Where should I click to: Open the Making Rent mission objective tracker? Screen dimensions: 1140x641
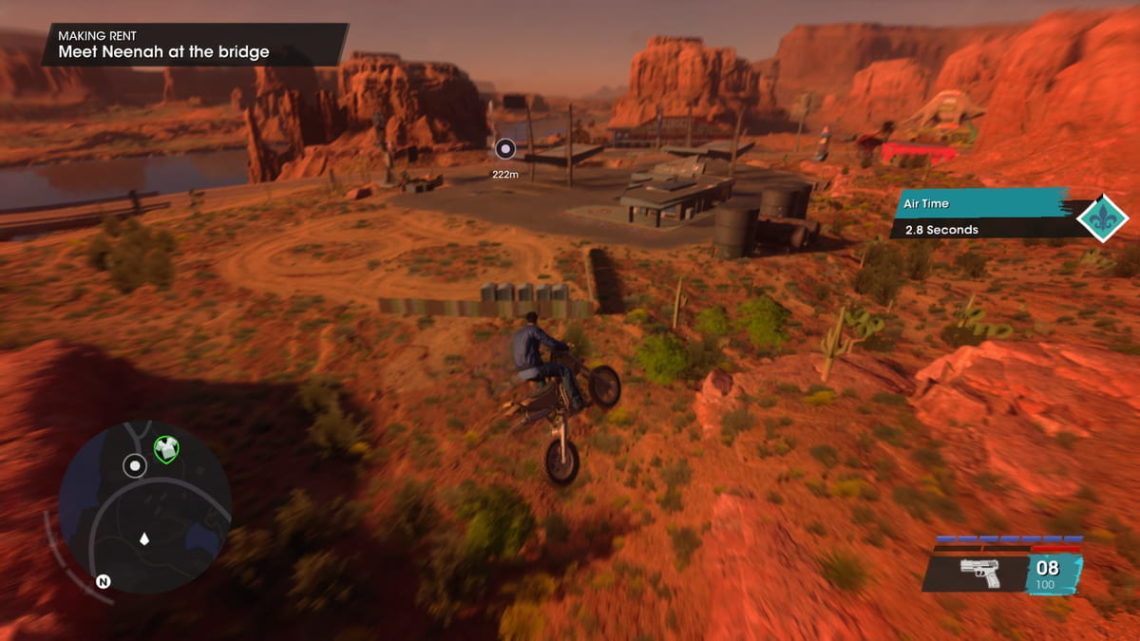pos(195,44)
